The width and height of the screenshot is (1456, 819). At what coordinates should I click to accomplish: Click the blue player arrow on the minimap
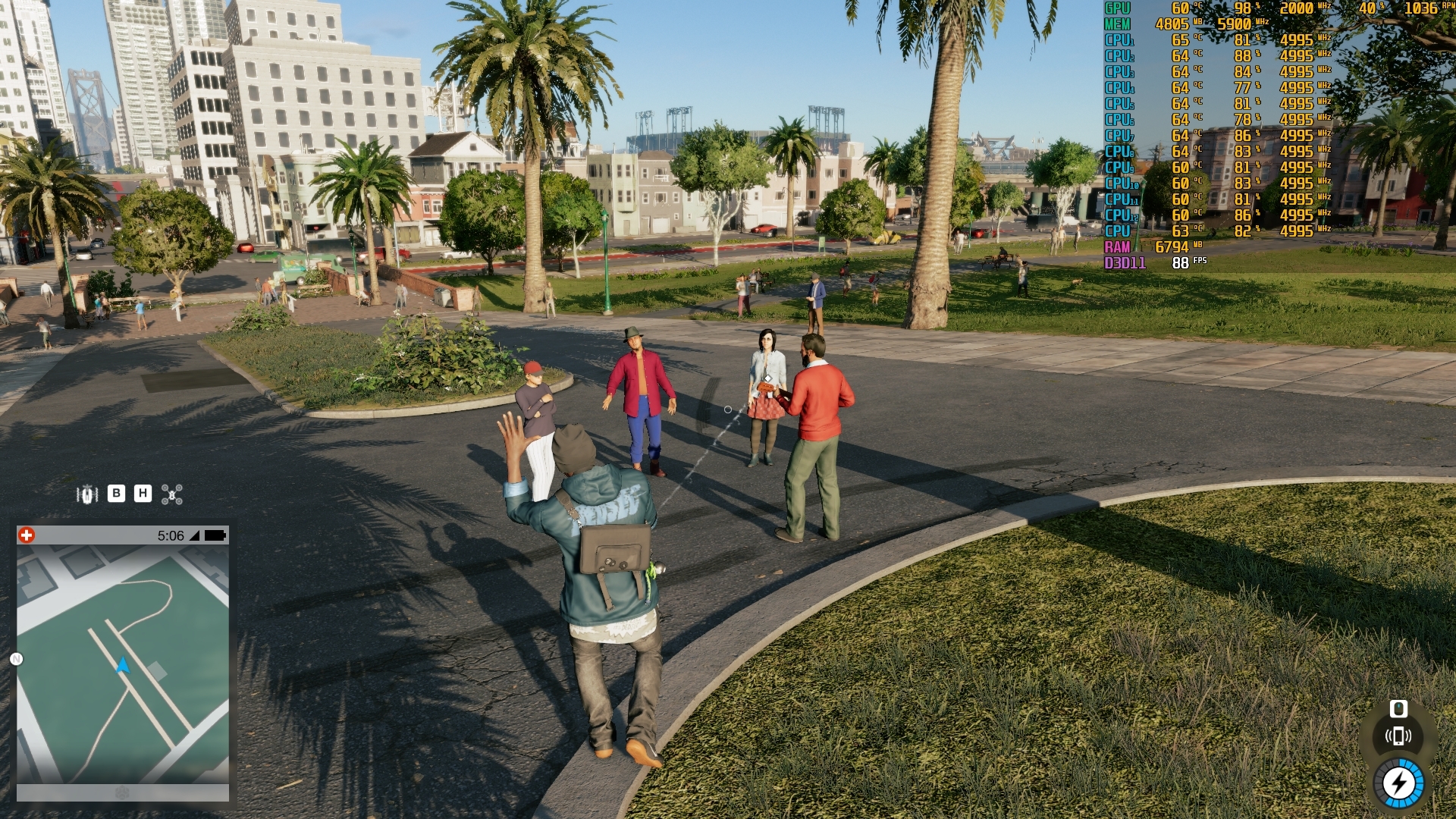click(123, 666)
